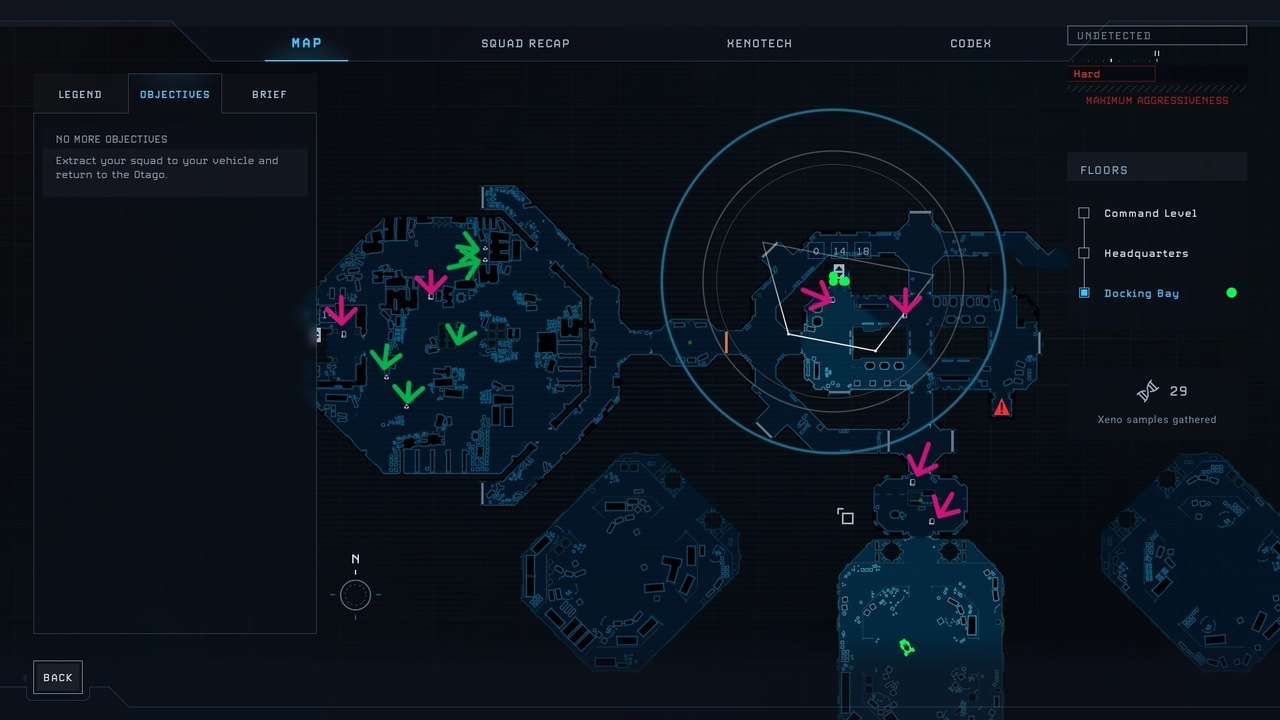The image size is (1280, 720).
Task: Select the white room-capture icon near the lower walkway
Action: point(845,516)
